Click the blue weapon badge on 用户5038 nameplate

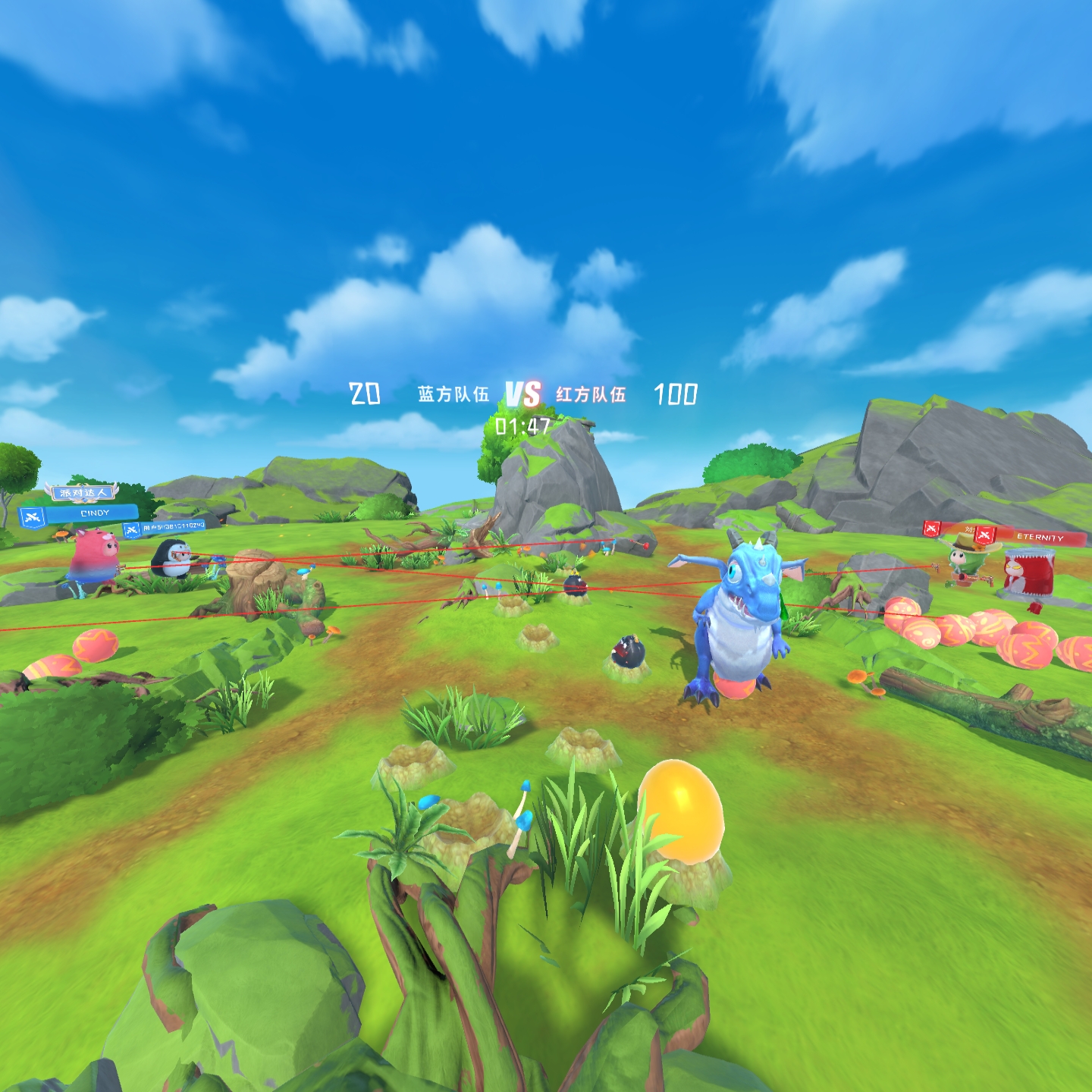(131, 529)
